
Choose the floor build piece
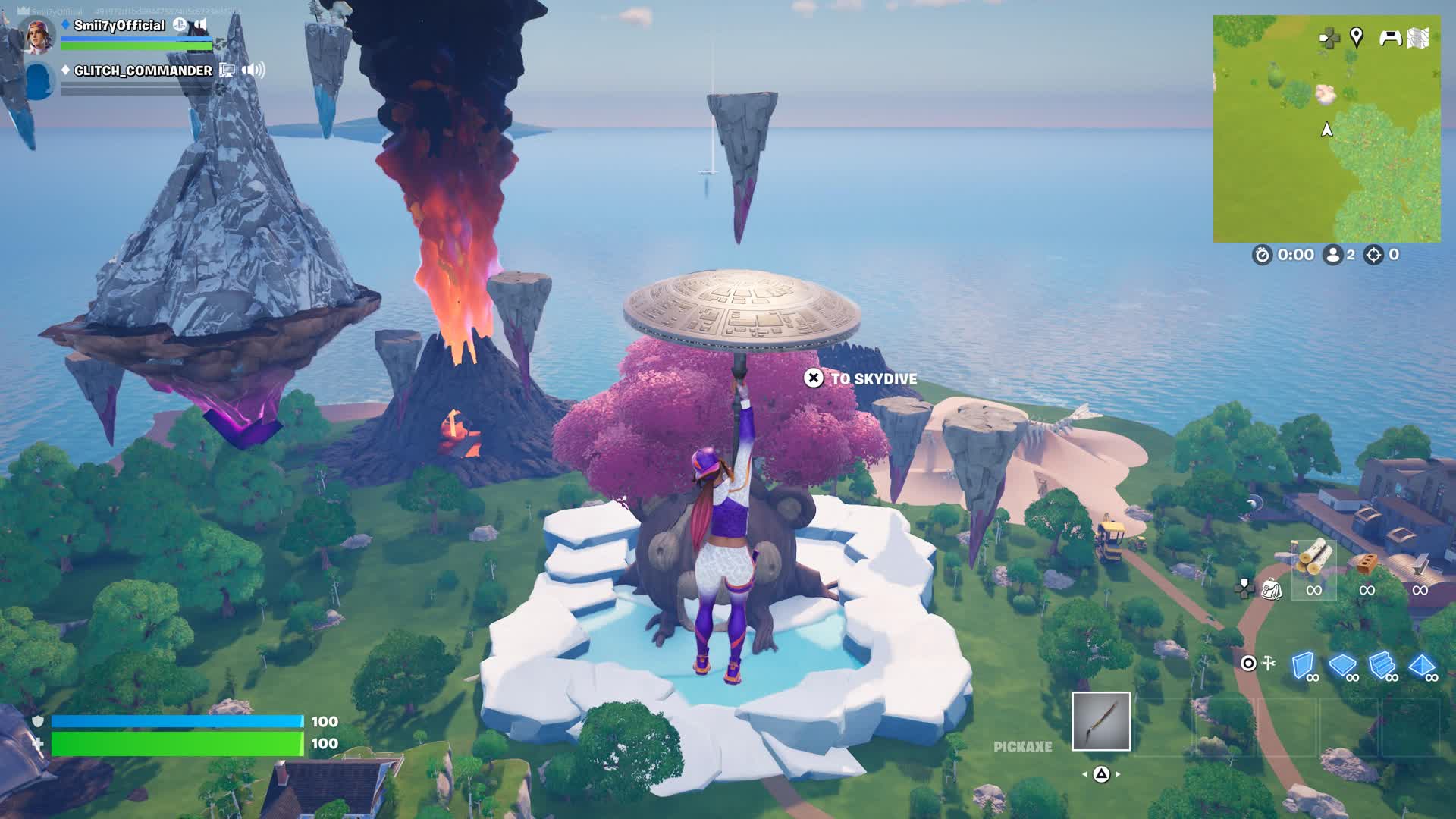point(1342,666)
